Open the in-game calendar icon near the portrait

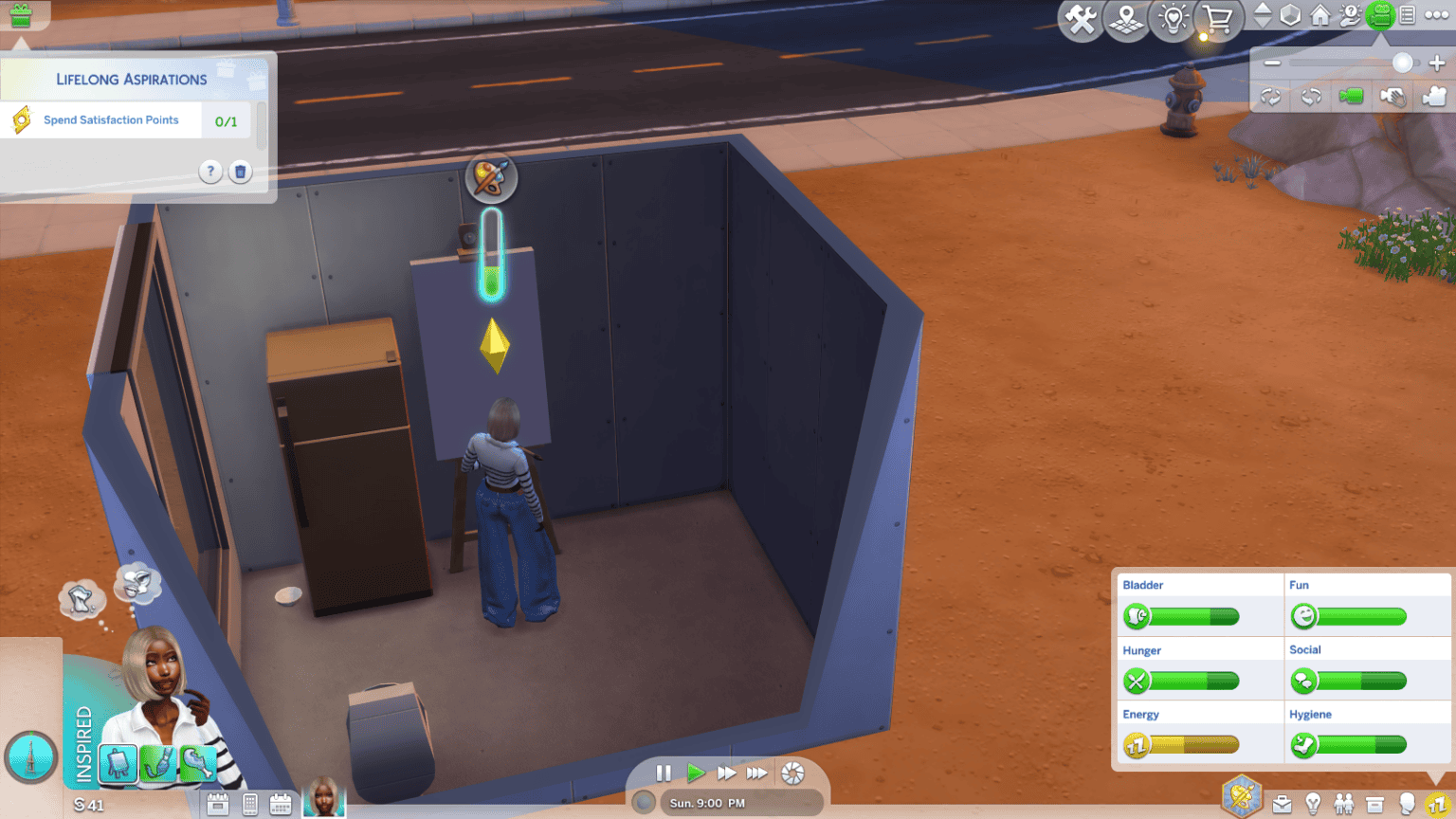[281, 803]
